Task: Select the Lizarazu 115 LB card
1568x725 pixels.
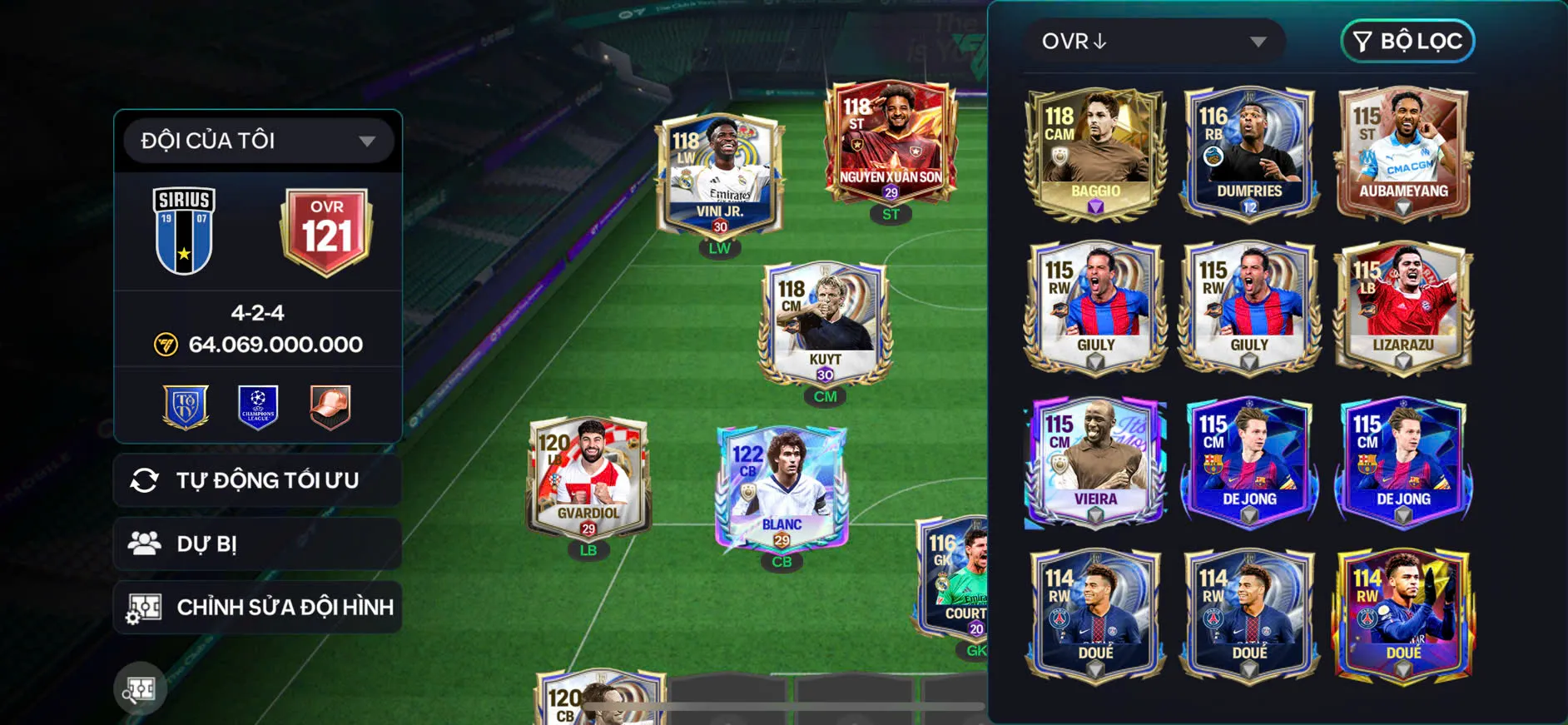Action: 1403,306
